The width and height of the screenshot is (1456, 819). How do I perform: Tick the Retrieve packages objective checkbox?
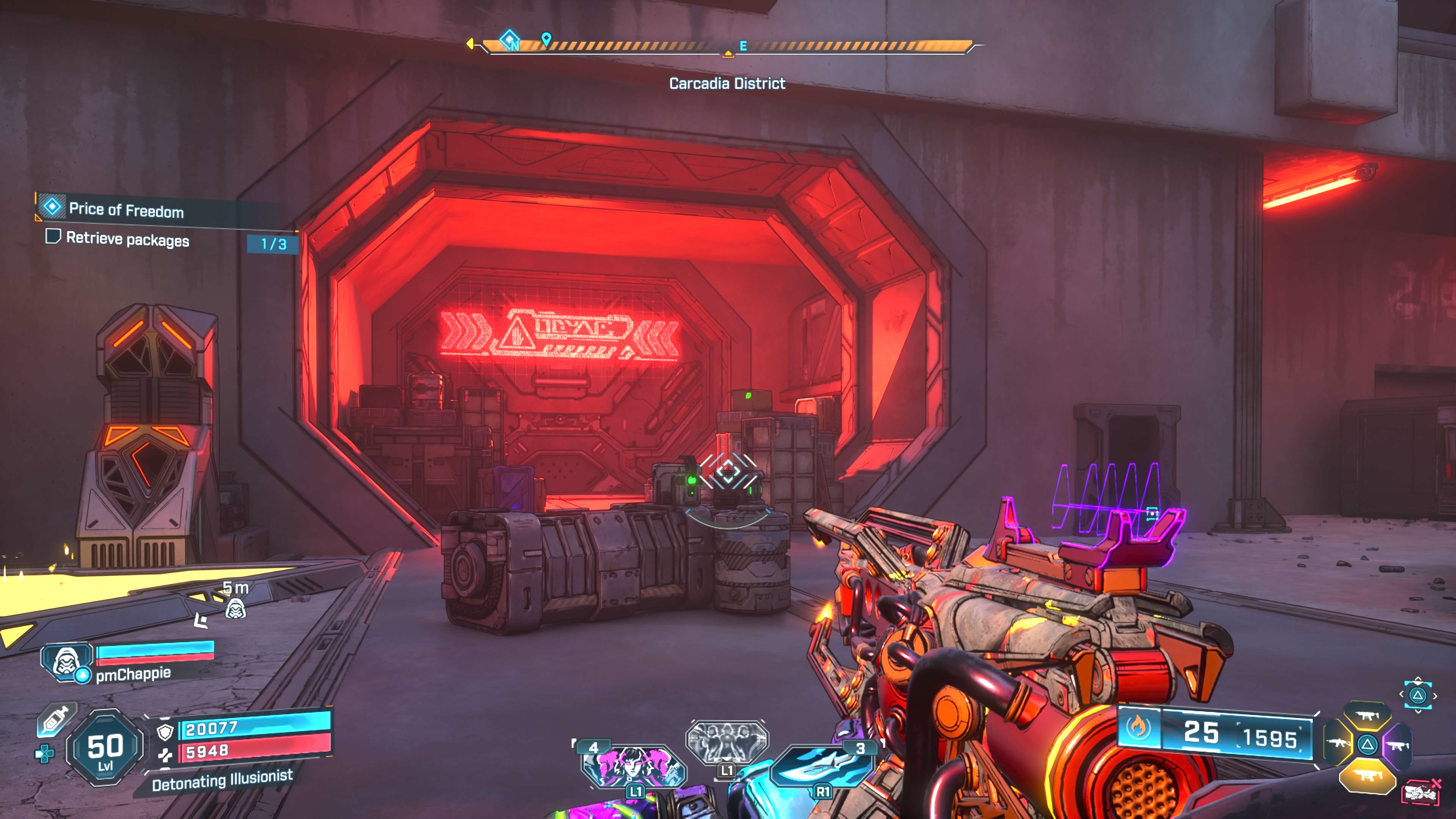(53, 236)
